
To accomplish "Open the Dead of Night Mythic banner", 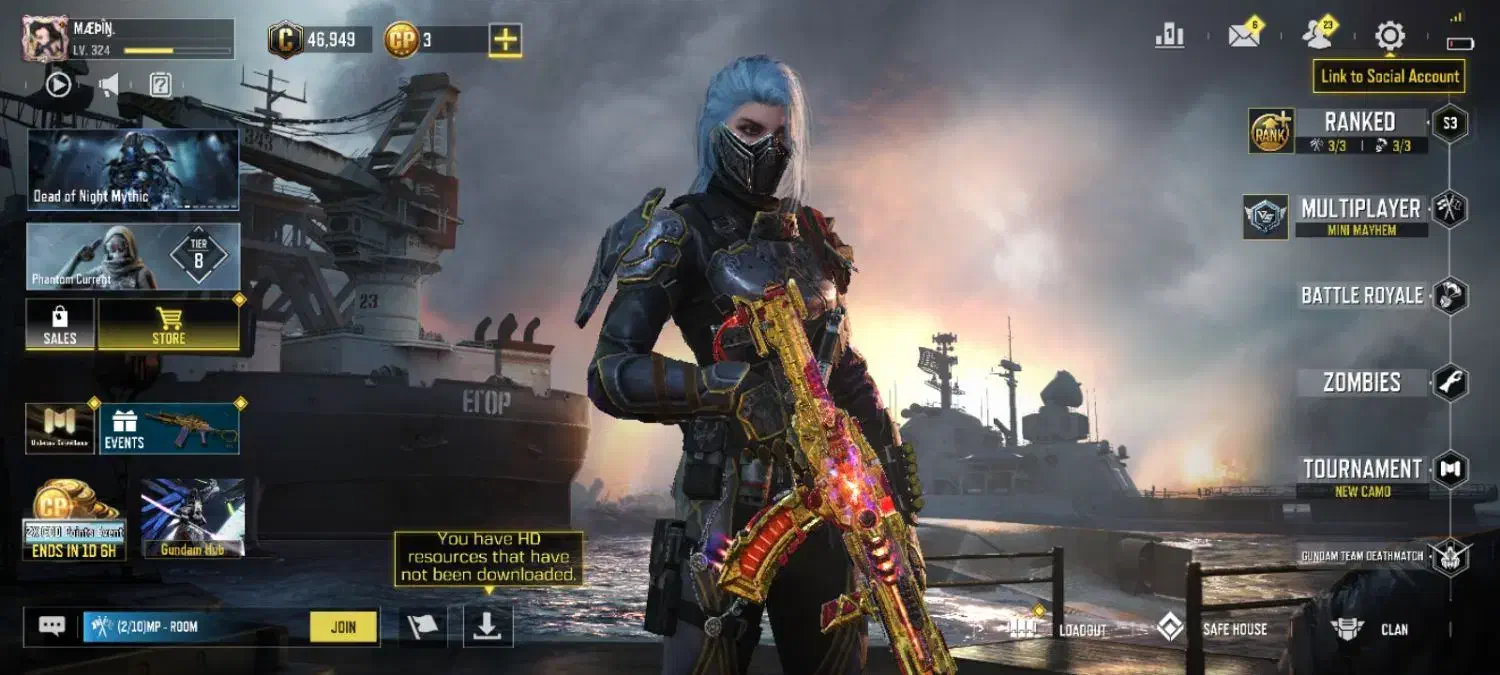I will pos(133,169).
